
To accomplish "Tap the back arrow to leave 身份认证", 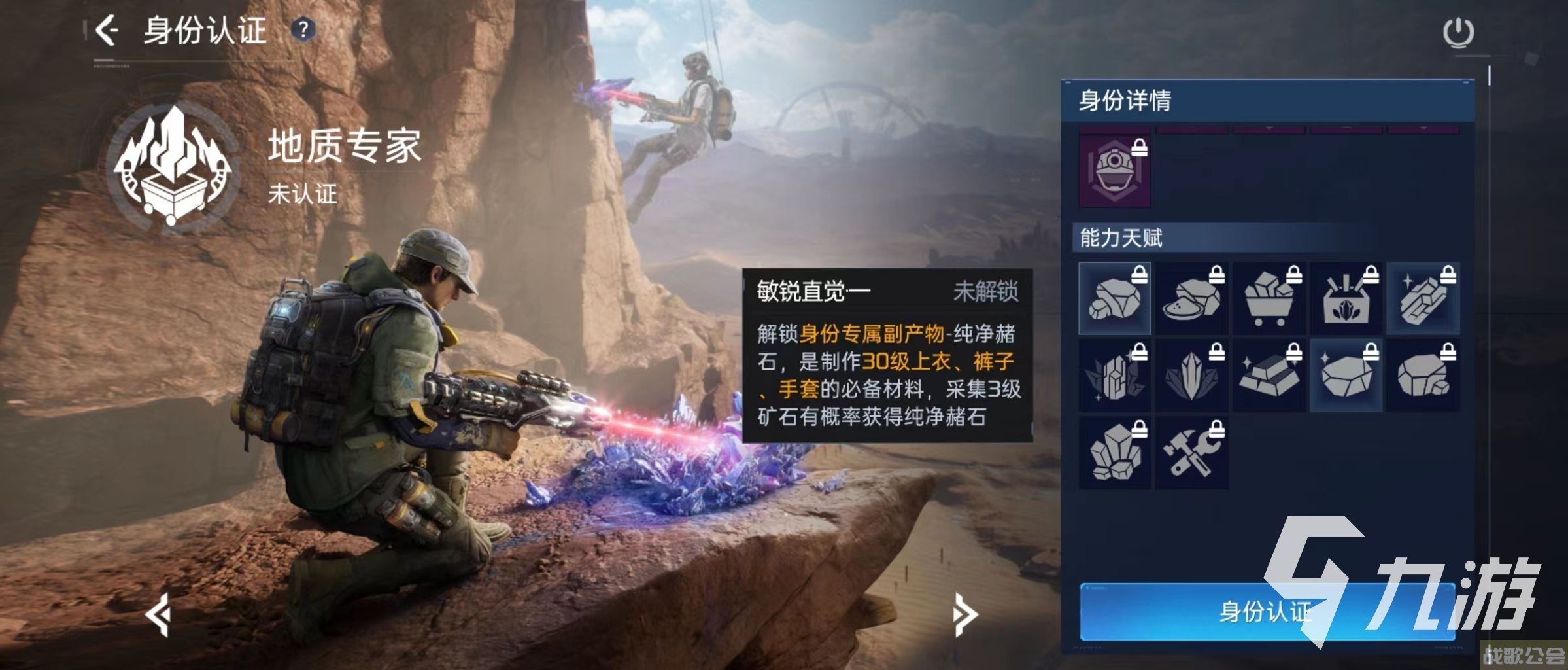I will click(110, 29).
